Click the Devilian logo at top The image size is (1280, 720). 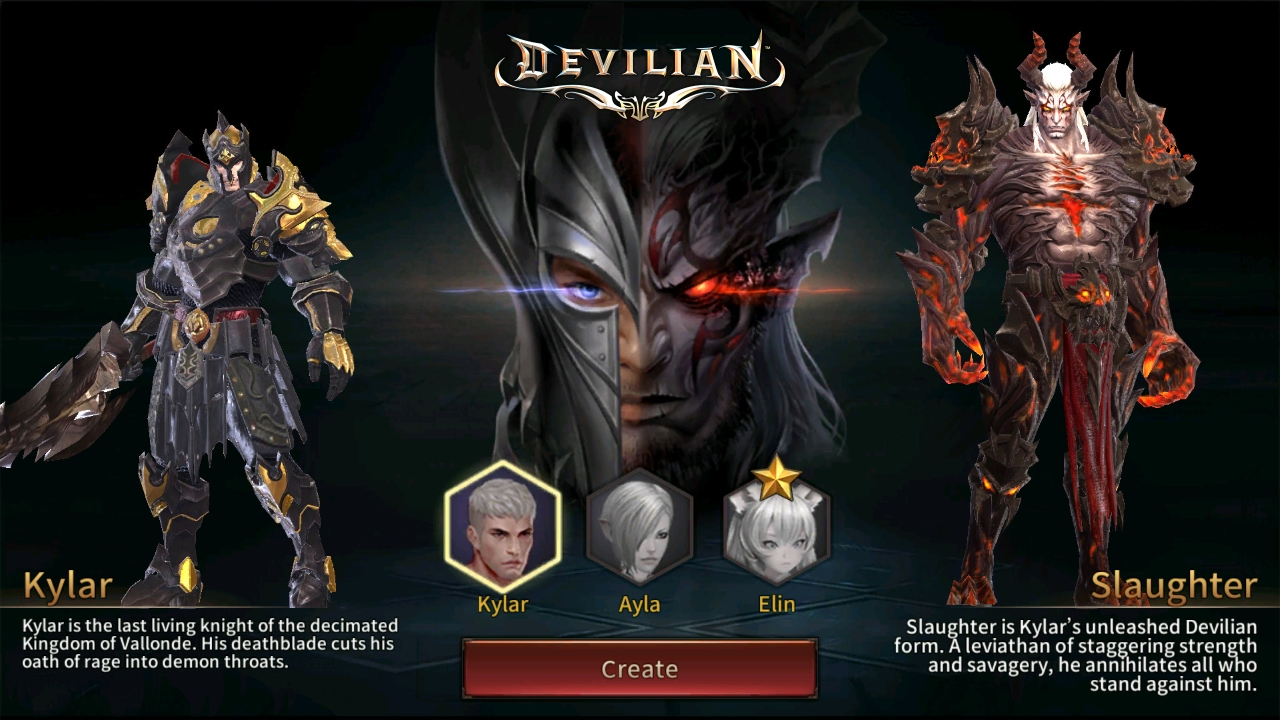coord(640,60)
